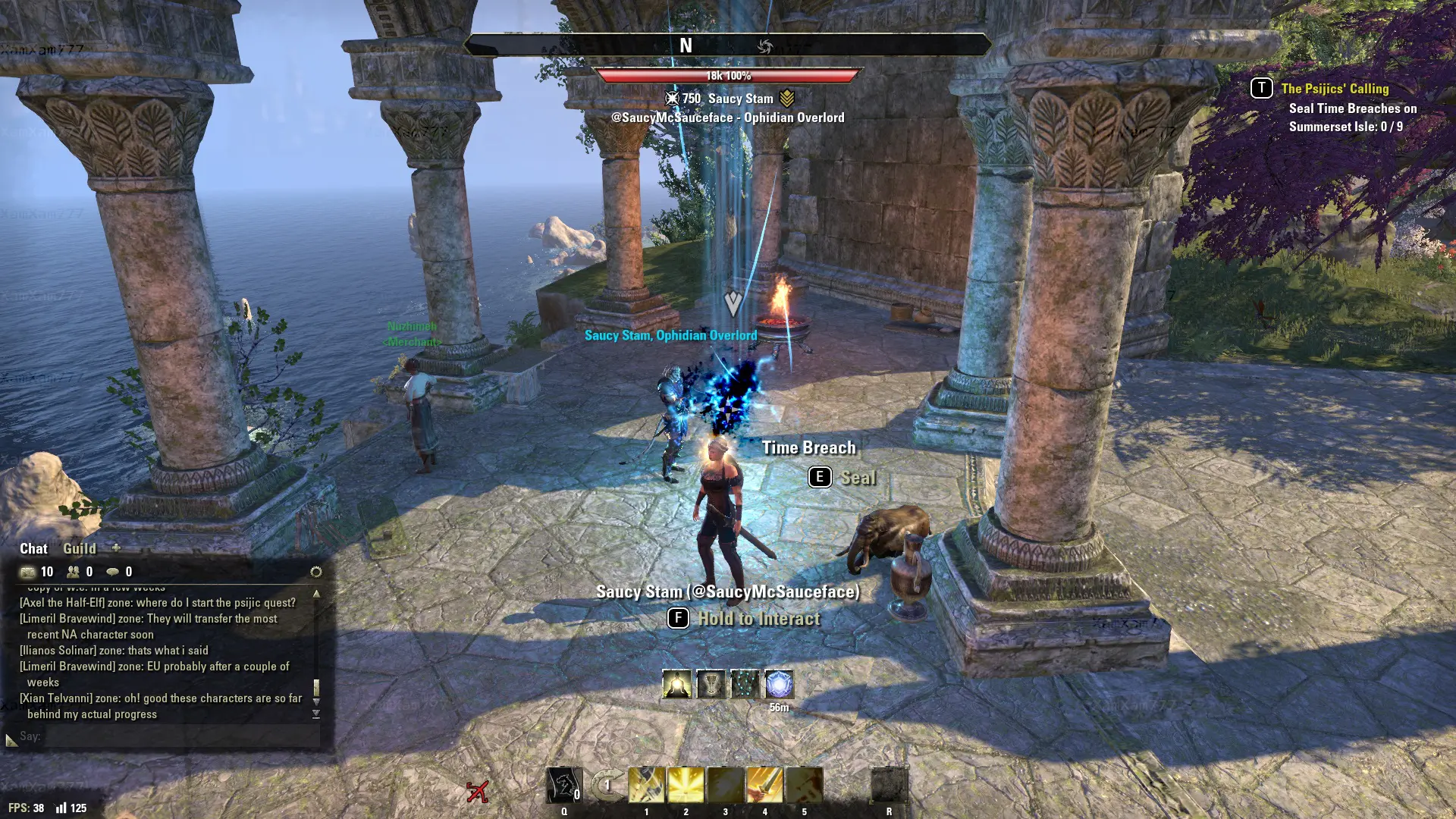Viewport: 1456px width, 819px height.
Task: Click the weapon swap arrow icon
Action: point(606,786)
